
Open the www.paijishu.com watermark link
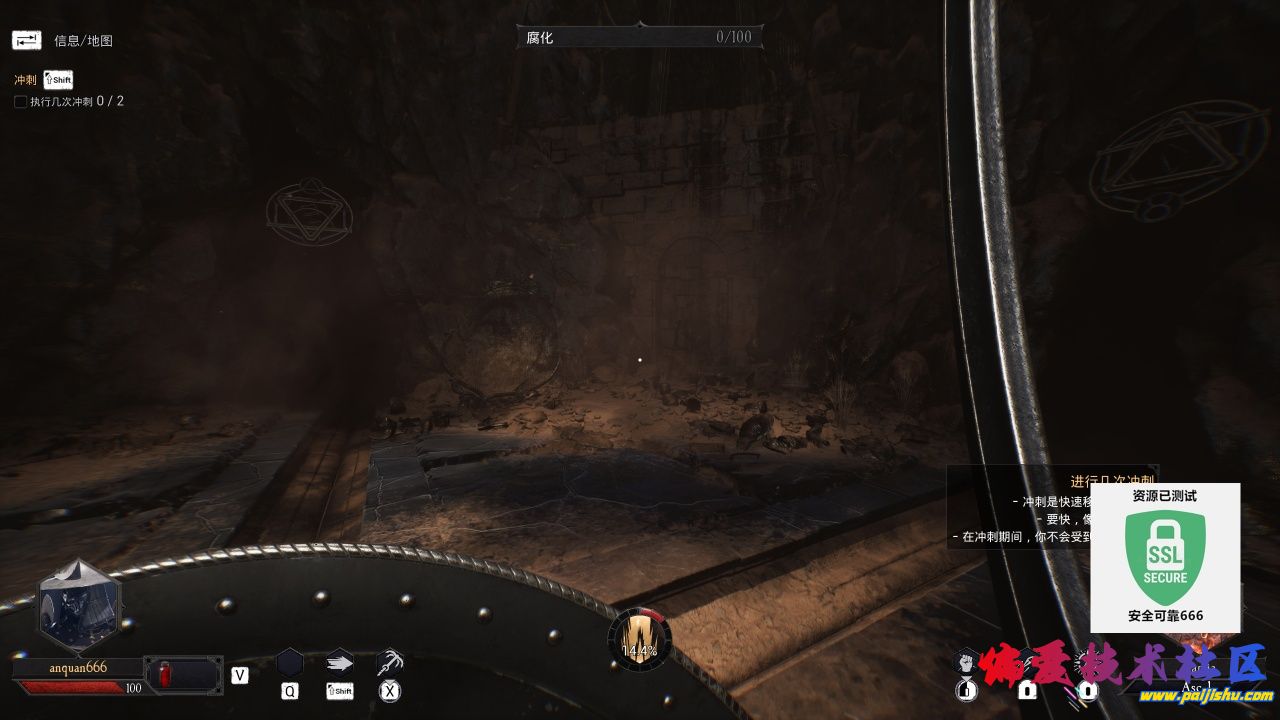(x=1206, y=696)
